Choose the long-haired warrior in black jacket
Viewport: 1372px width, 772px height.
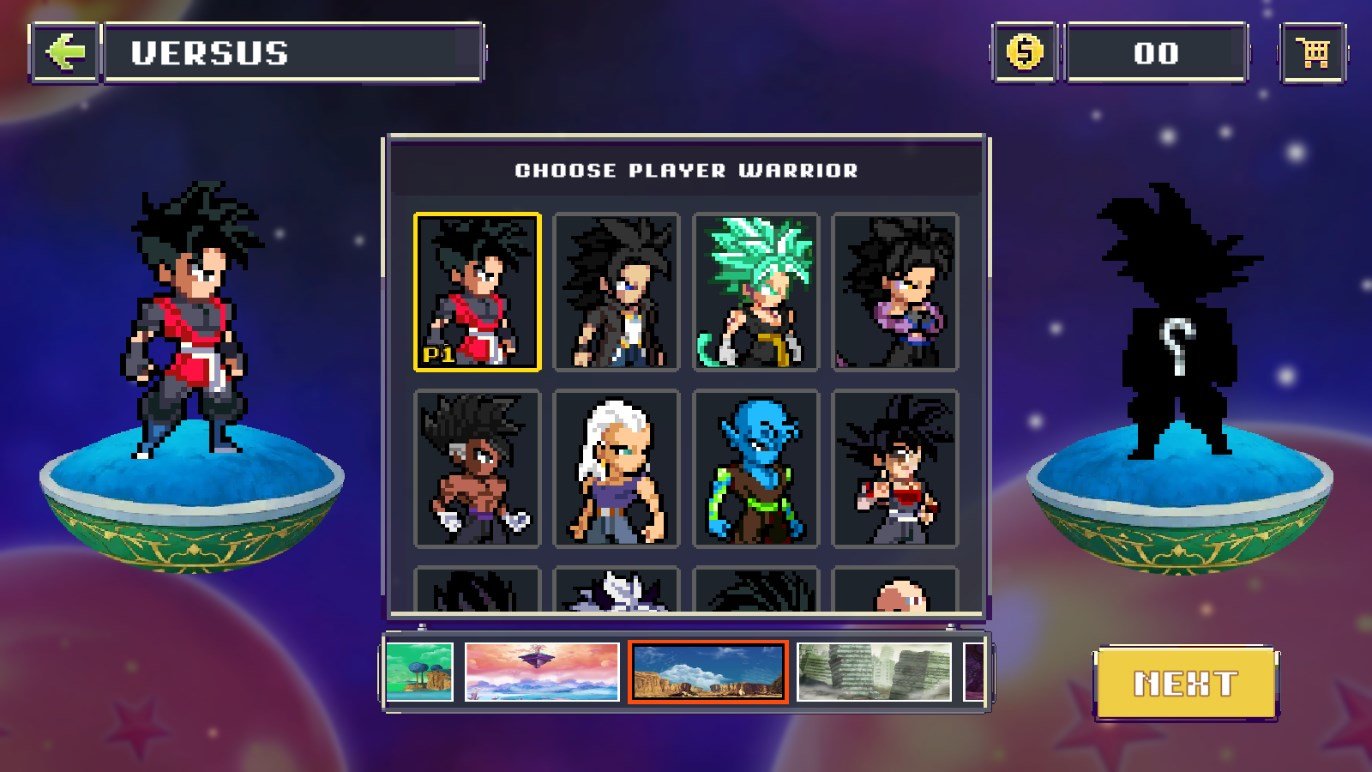(x=616, y=292)
